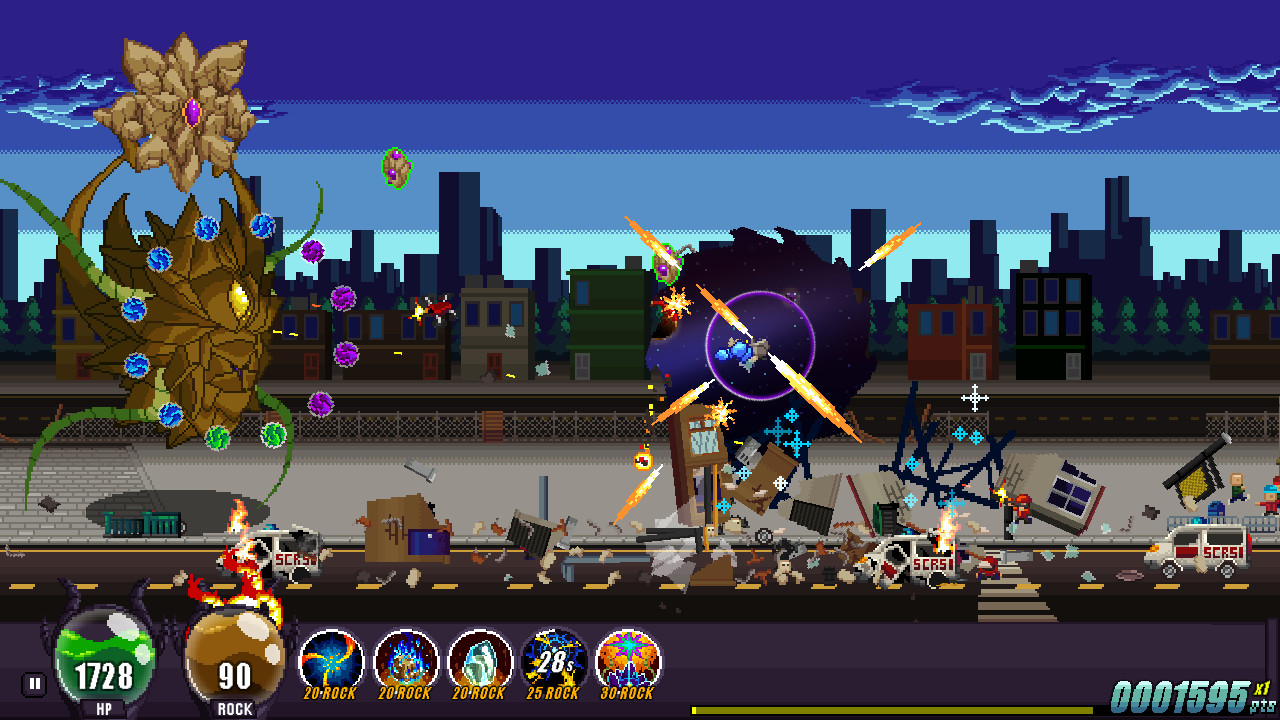The width and height of the screenshot is (1280, 720).
Task: Click the leftmost ability icon in the bar
Action: coord(330,658)
